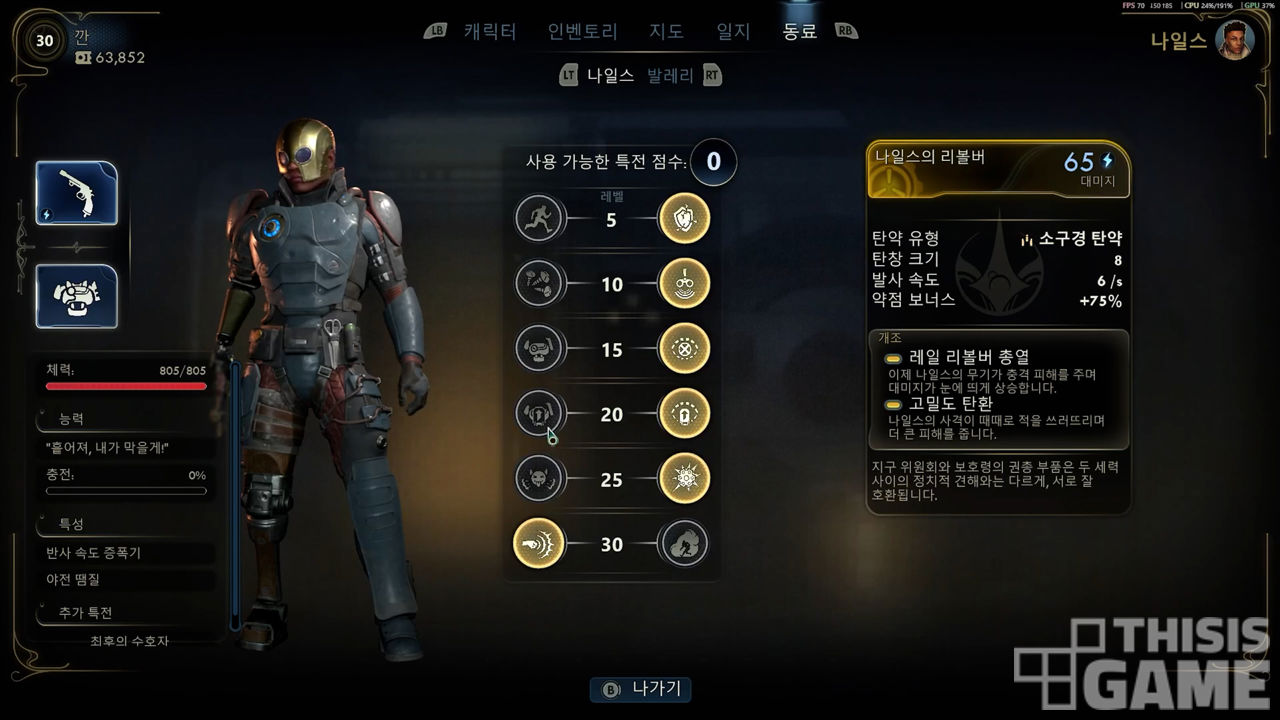Image resolution: width=1280 pixels, height=720 pixels.
Task: Select the revolver weapon slot
Action: pos(77,193)
